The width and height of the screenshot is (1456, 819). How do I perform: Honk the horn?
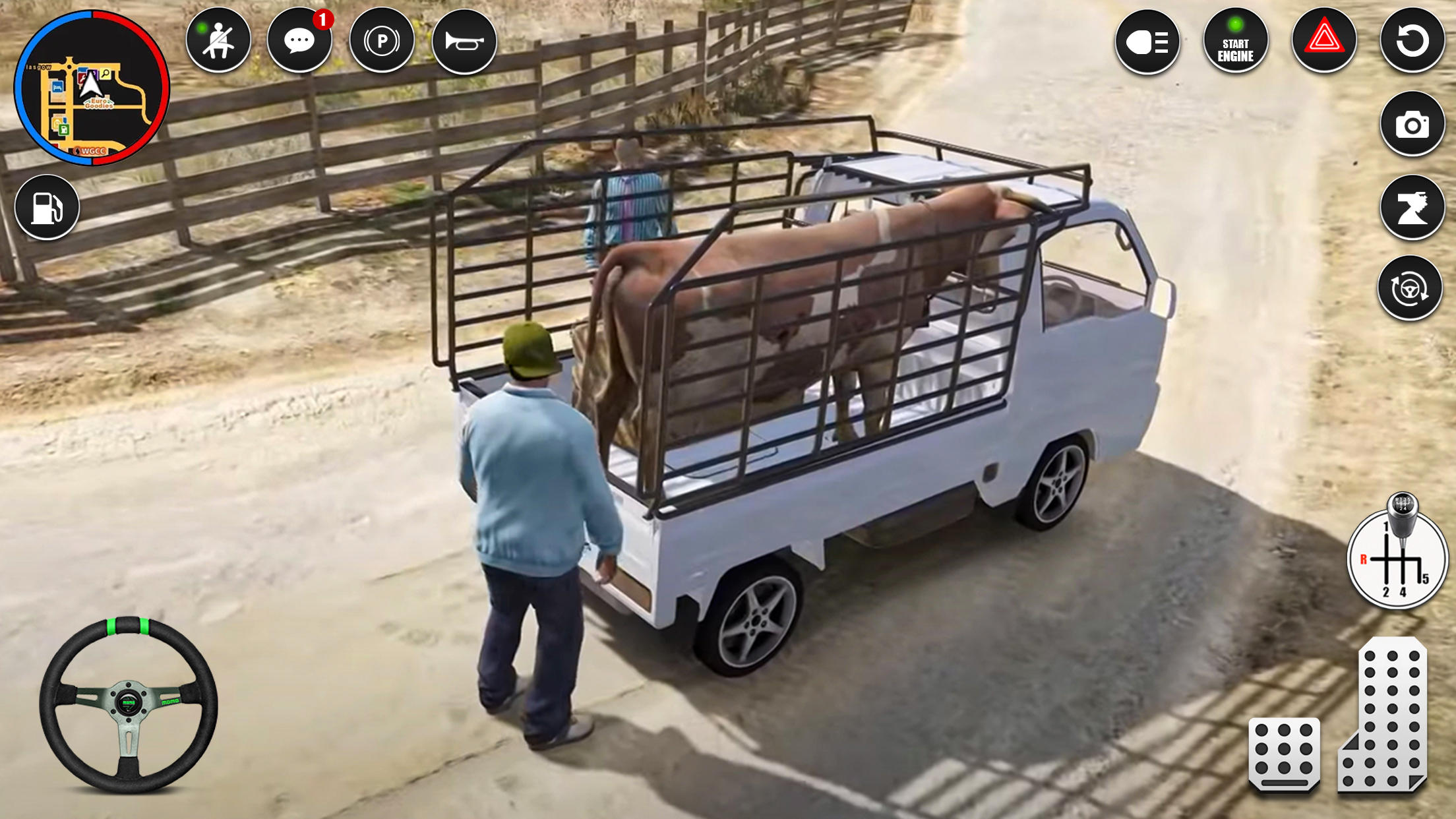pyautogui.click(x=466, y=40)
